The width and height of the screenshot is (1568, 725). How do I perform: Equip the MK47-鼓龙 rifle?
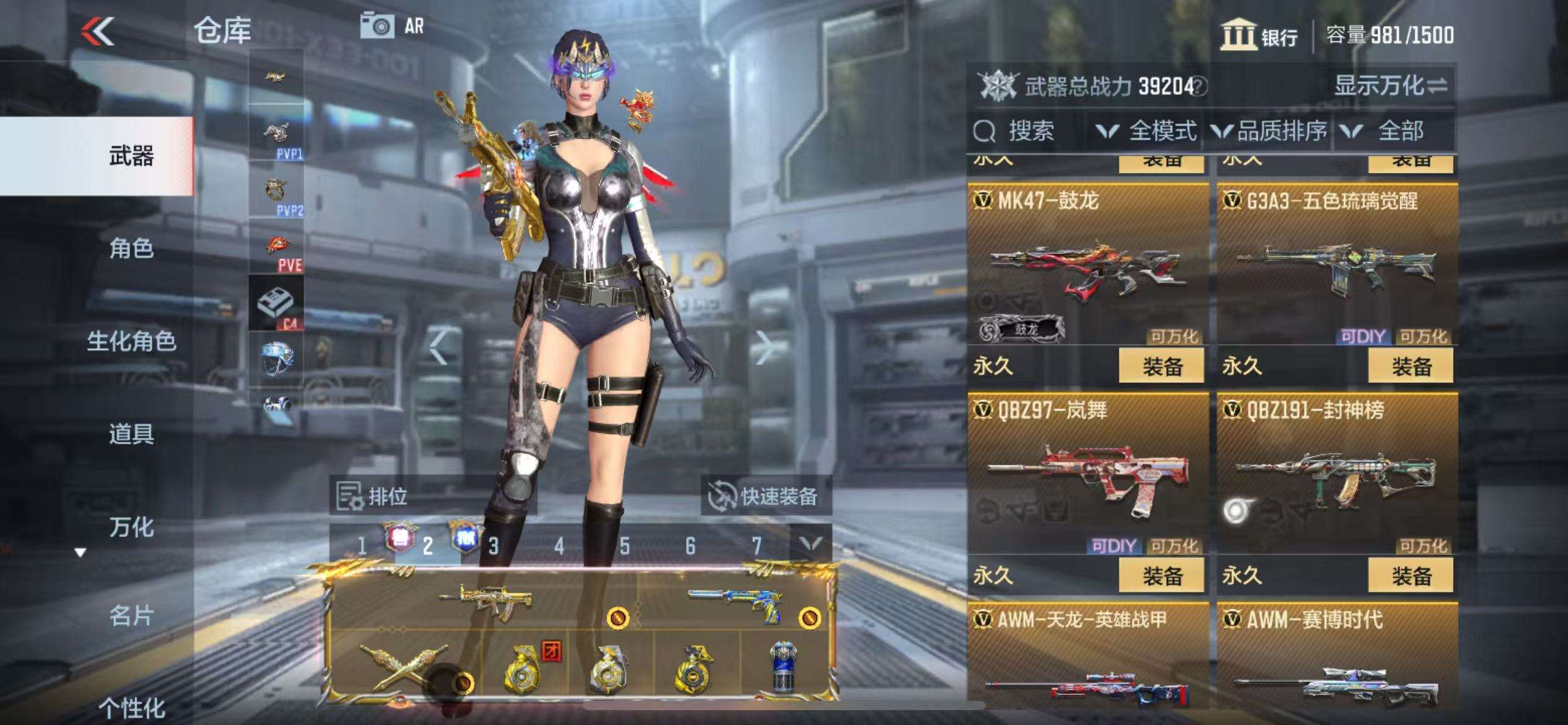[x=1161, y=366]
